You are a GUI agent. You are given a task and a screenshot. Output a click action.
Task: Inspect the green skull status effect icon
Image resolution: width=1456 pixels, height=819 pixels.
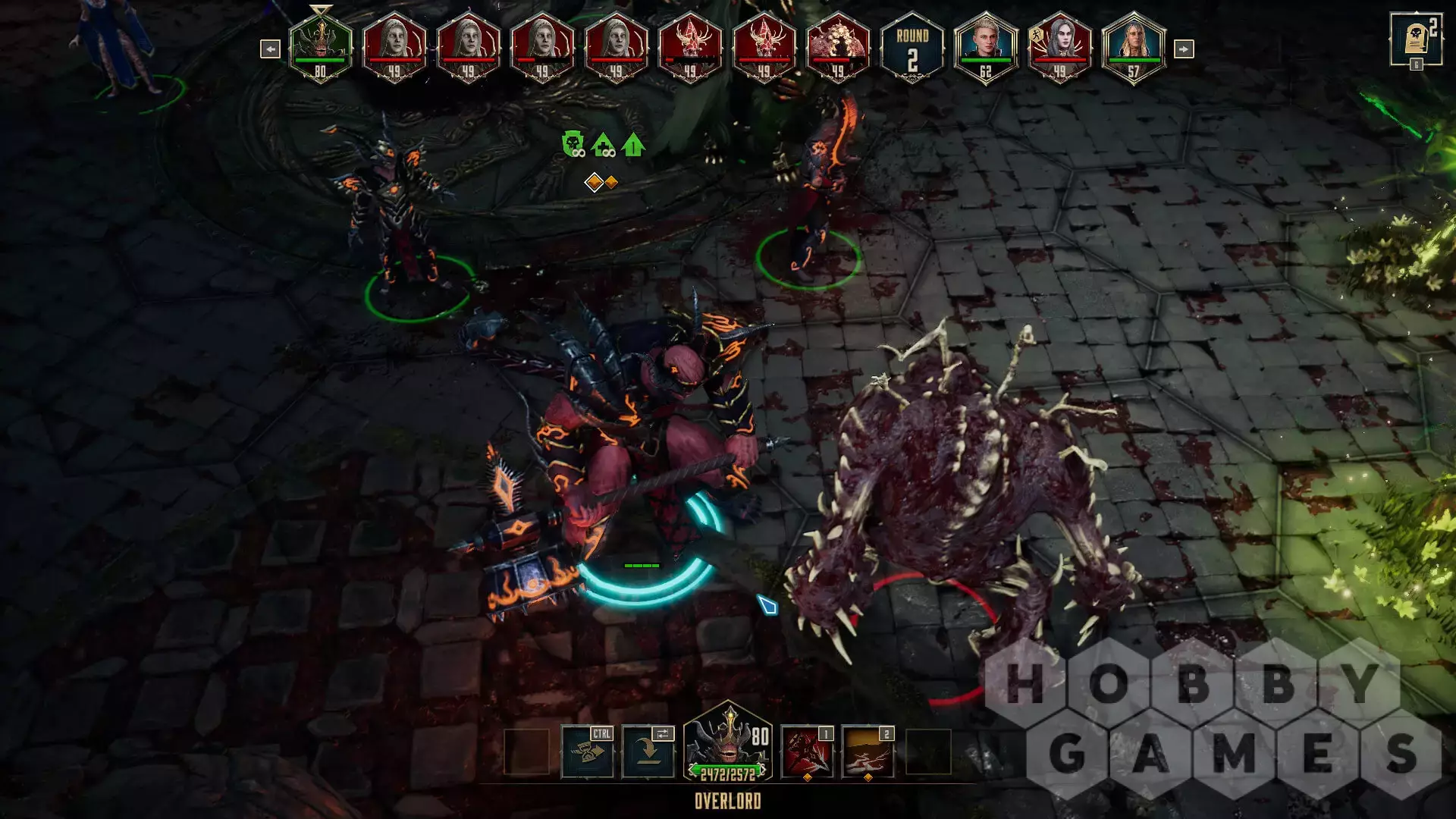[573, 144]
